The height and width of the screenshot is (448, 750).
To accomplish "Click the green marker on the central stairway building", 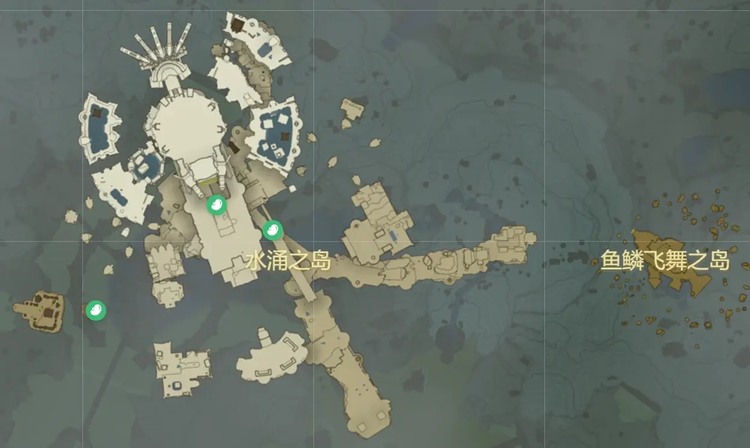I will tap(215, 206).
